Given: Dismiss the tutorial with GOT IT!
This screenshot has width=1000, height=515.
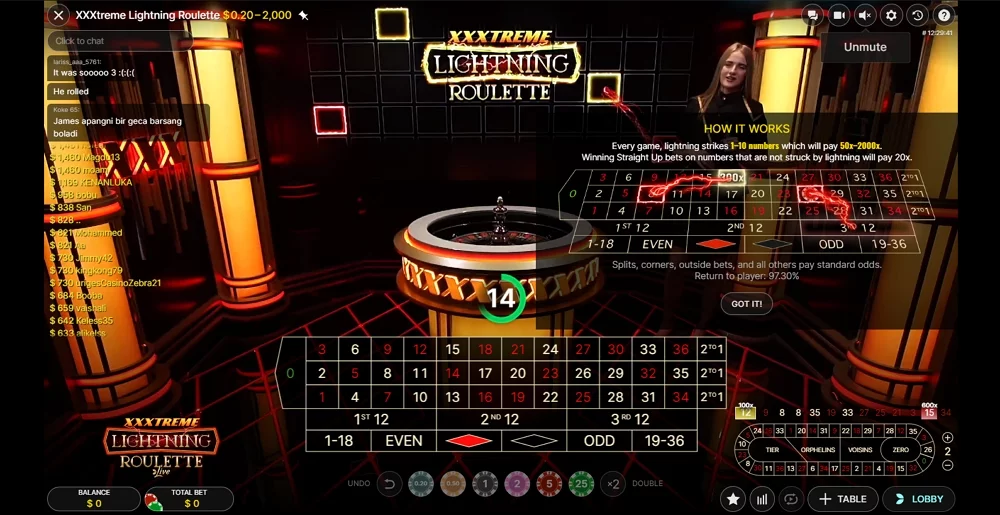Looking at the screenshot, I should coord(746,303).
